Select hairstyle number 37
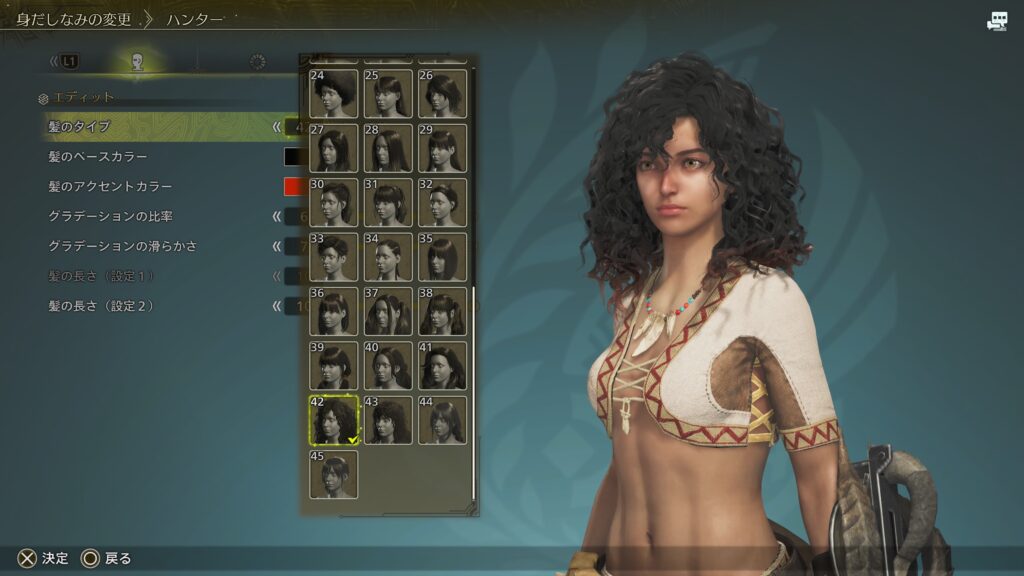Viewport: 1024px width, 576px height. click(x=388, y=311)
